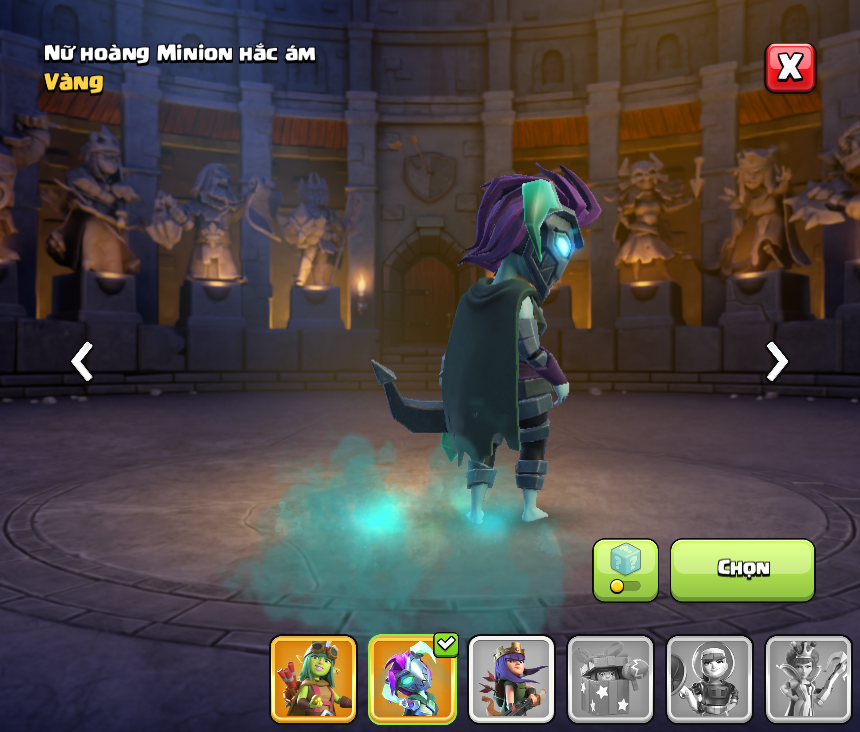Choose the Dark Minion Queen skin thumbnail
The height and width of the screenshot is (732, 860).
[x=412, y=679]
